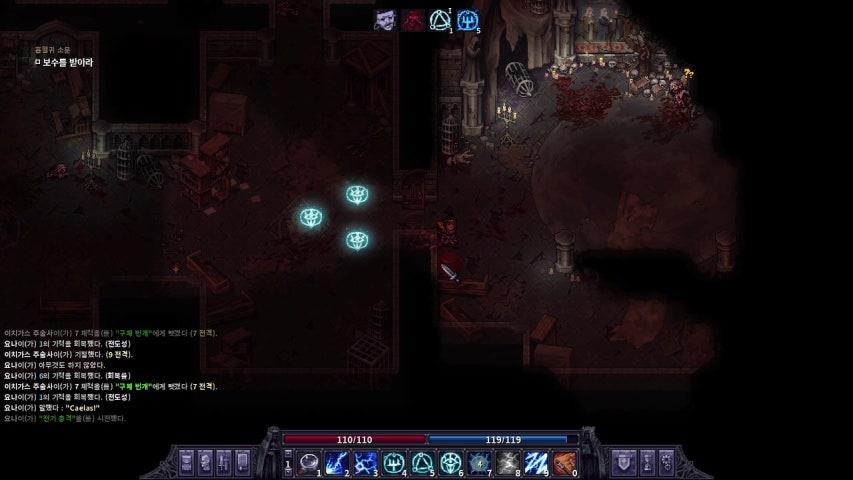Click the gear settings button on bottom bar

coord(666,462)
